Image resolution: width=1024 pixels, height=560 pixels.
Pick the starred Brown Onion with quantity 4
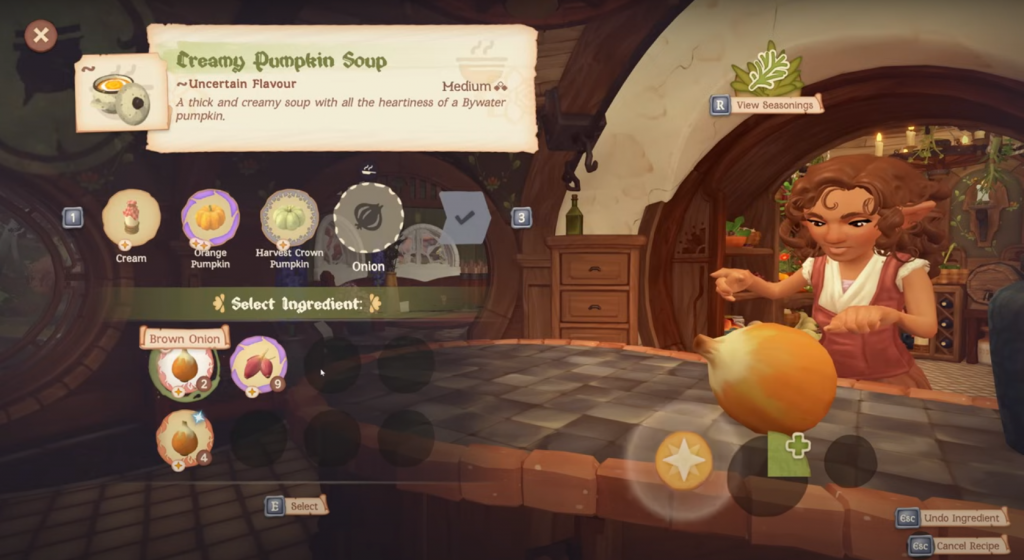click(x=185, y=439)
